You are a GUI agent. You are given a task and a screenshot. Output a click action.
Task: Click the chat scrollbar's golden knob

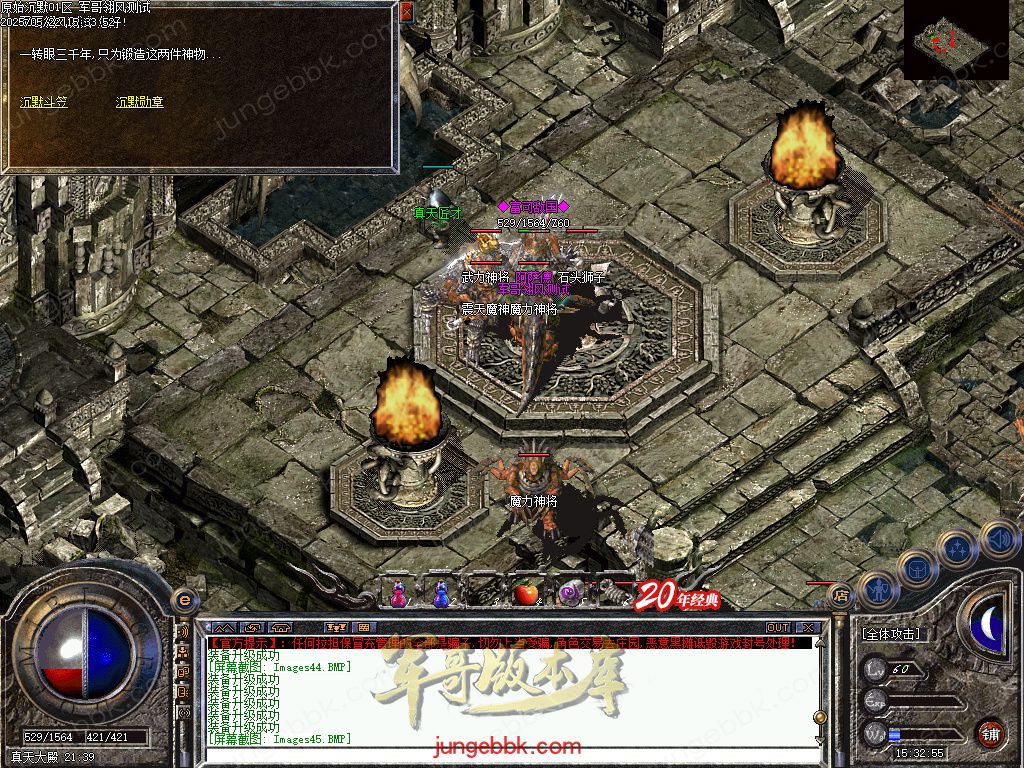click(819, 716)
